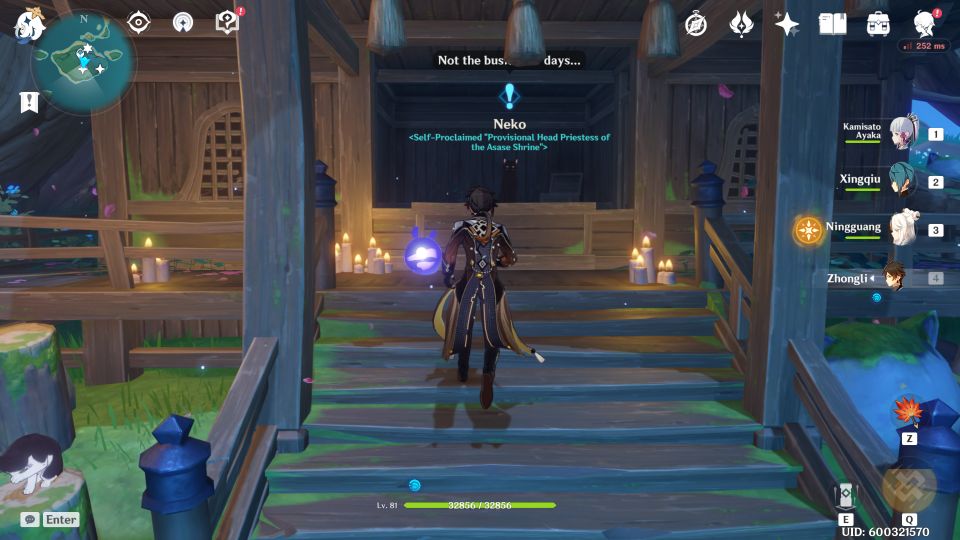Image resolution: width=960 pixels, height=540 pixels.
Task: Open the winged battle pass icon
Action: pos(741,24)
